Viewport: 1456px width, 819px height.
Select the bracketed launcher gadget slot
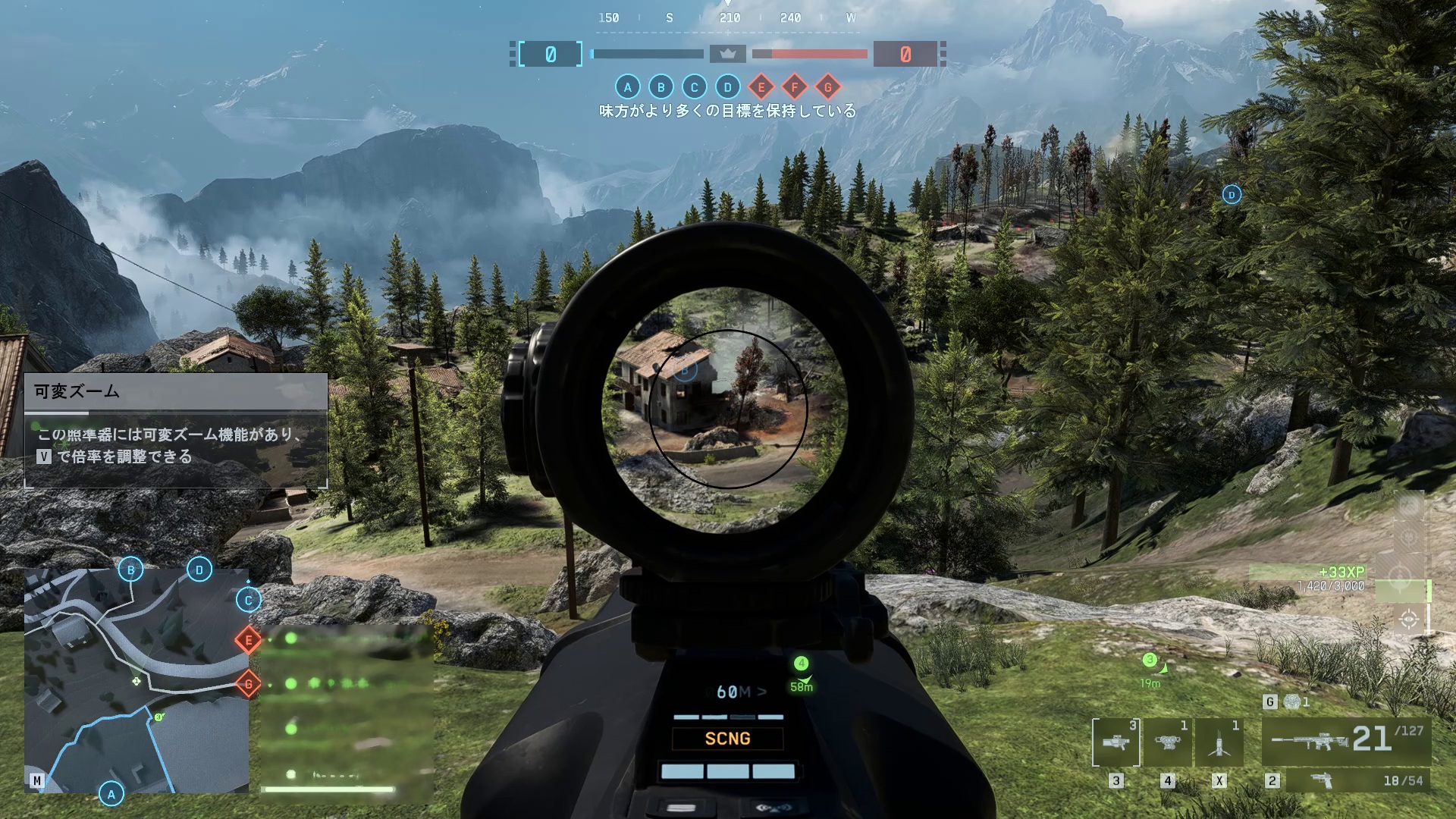[x=1116, y=742]
